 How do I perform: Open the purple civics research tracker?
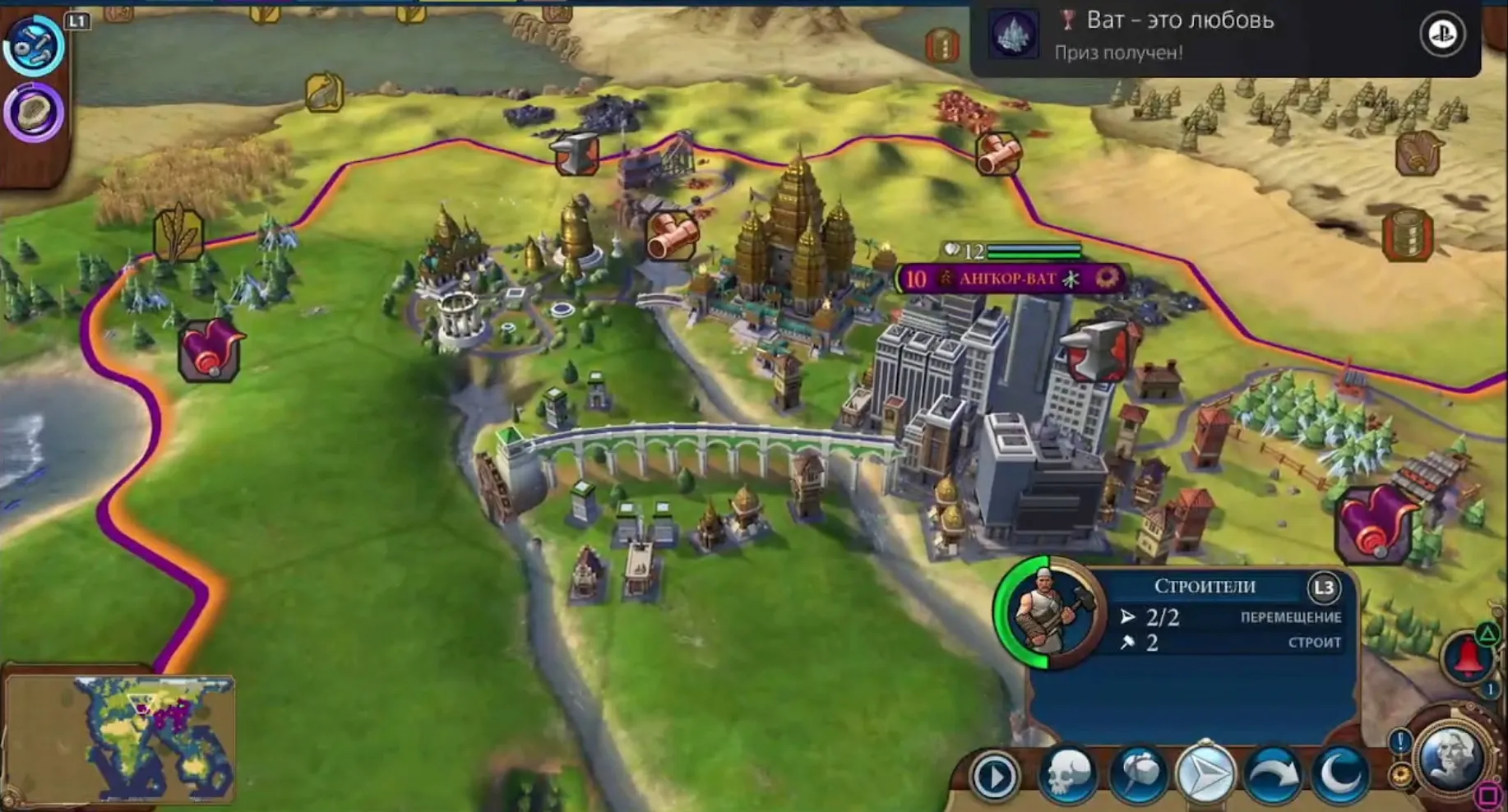pyautogui.click(x=34, y=113)
